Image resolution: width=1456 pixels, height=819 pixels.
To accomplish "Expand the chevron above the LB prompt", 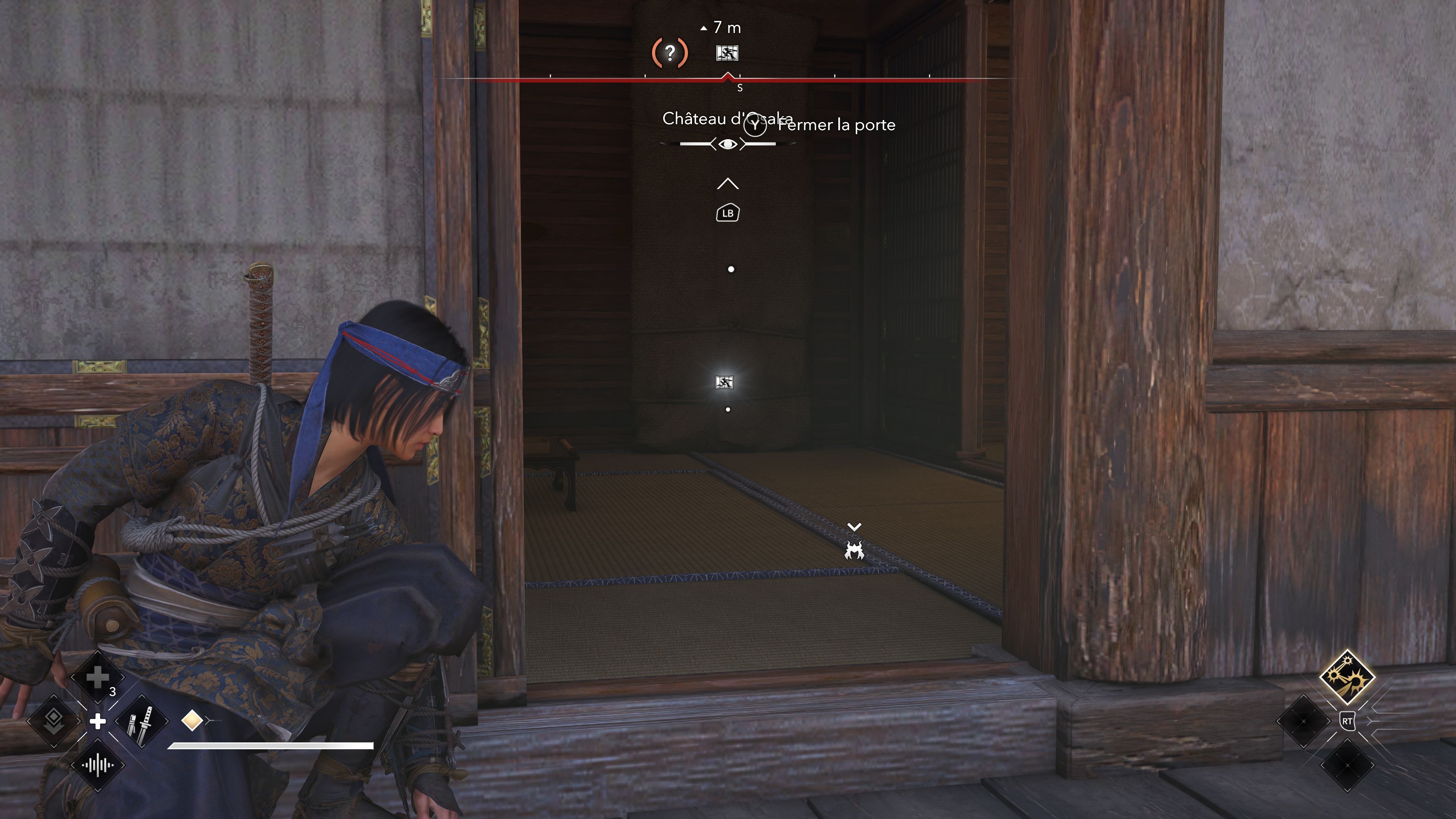I will (x=728, y=184).
